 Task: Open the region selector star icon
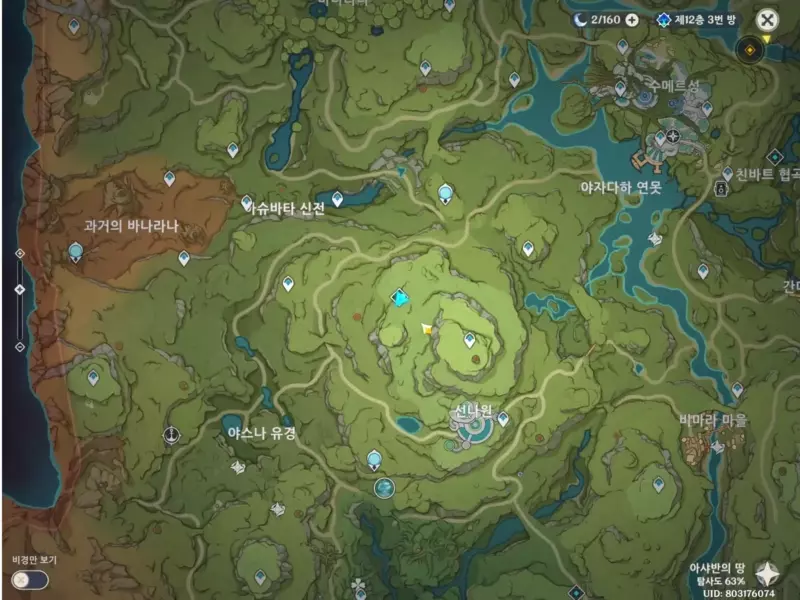point(770,573)
